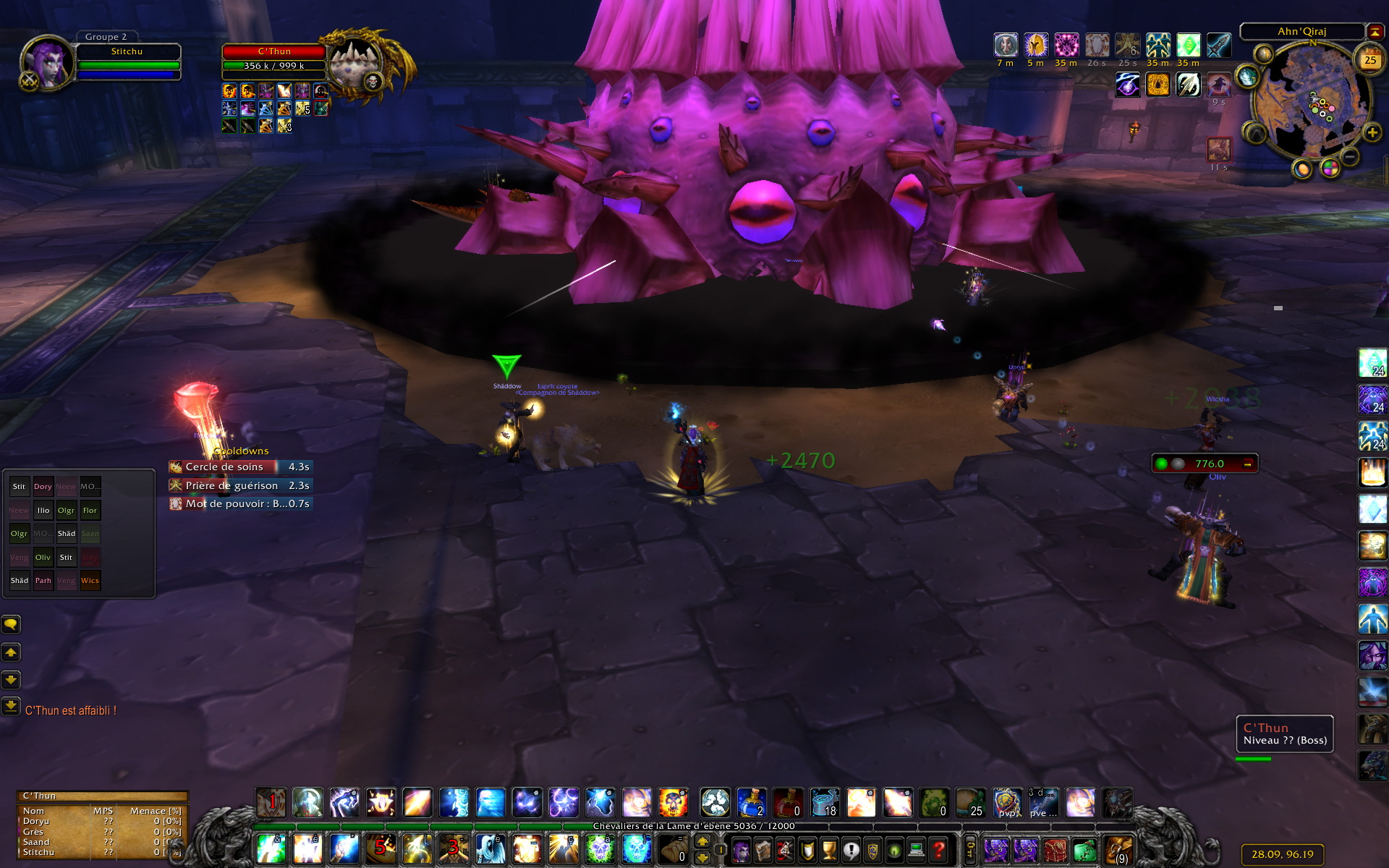Open the golden trophy achievements button
1389x868 pixels.
pos(829,849)
